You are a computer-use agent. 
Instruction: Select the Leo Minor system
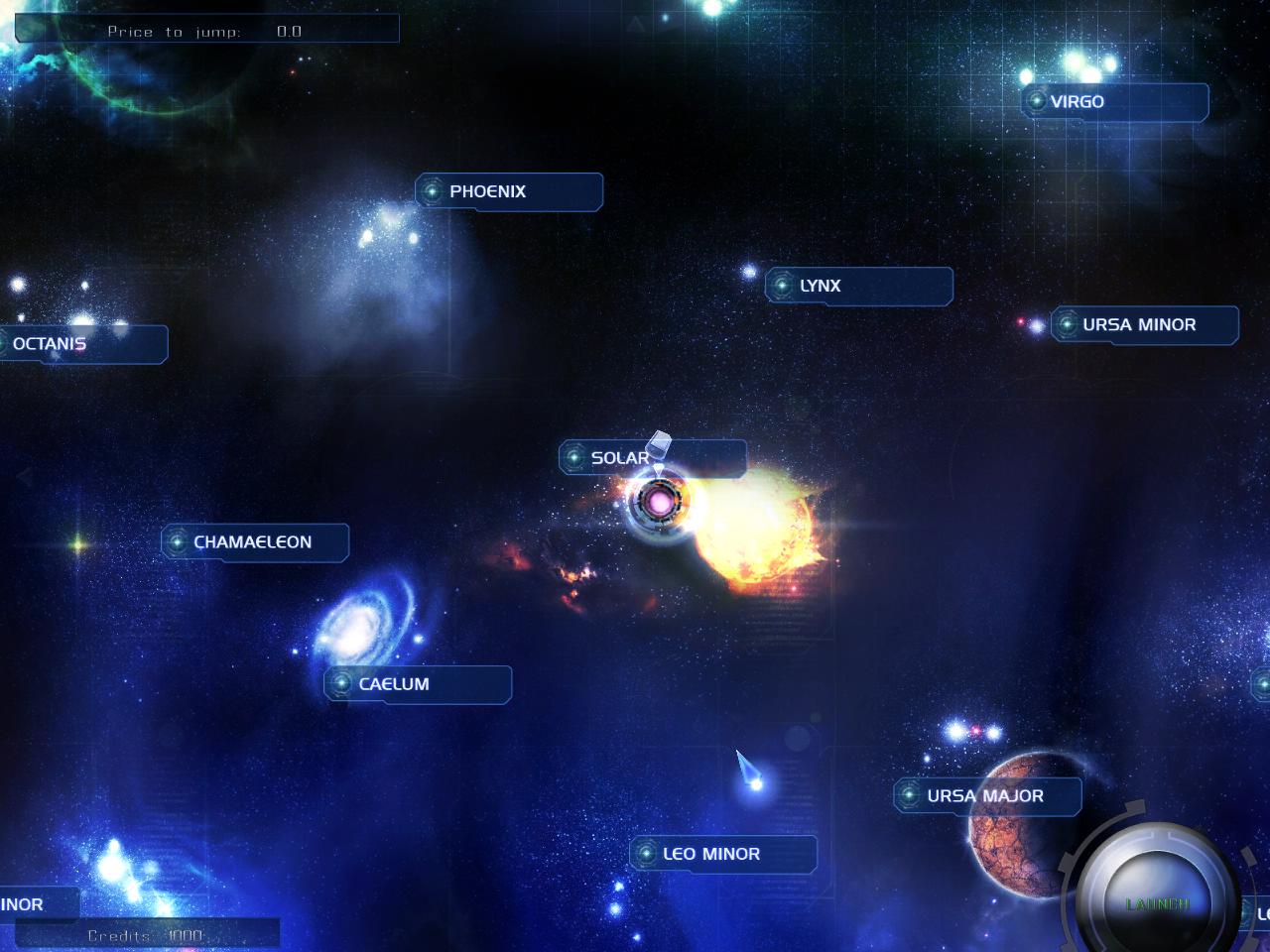tap(723, 854)
